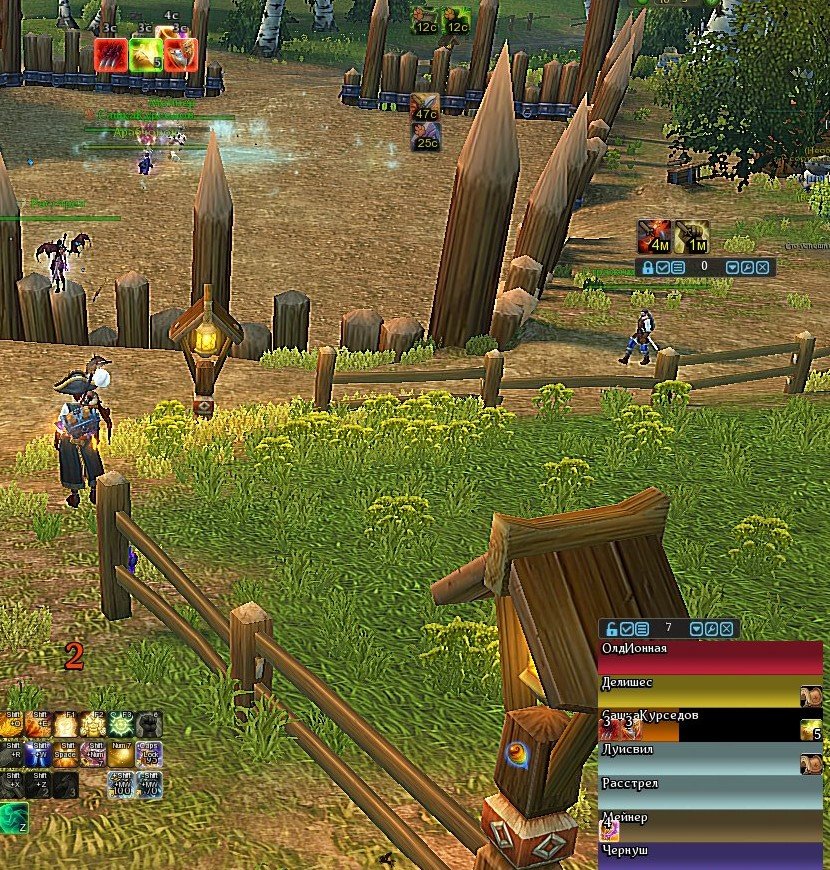This screenshot has height=870, width=830.
Task: Use the green swirl ability bound to Z
Action: coord(14,817)
